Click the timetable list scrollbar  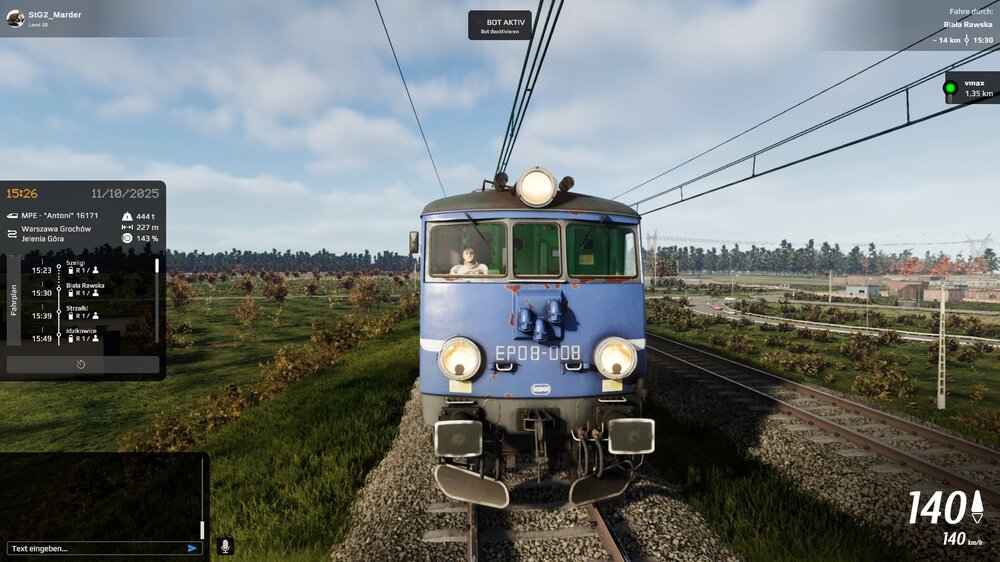pyautogui.click(x=156, y=286)
